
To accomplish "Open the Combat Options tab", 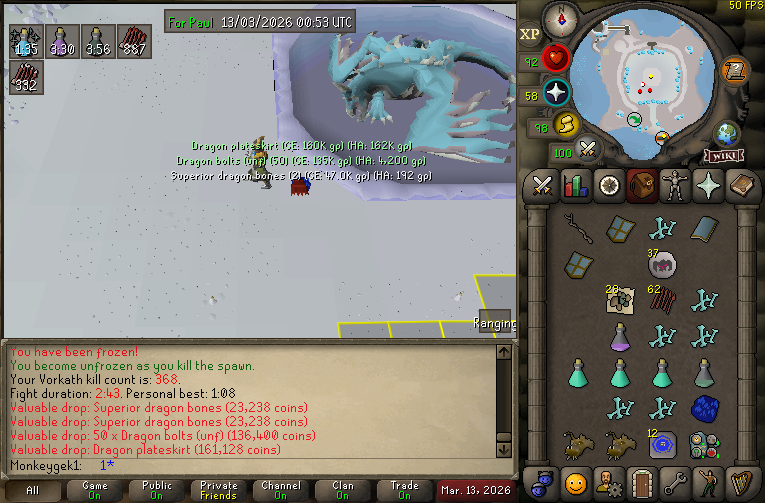I will pyautogui.click(x=543, y=186).
